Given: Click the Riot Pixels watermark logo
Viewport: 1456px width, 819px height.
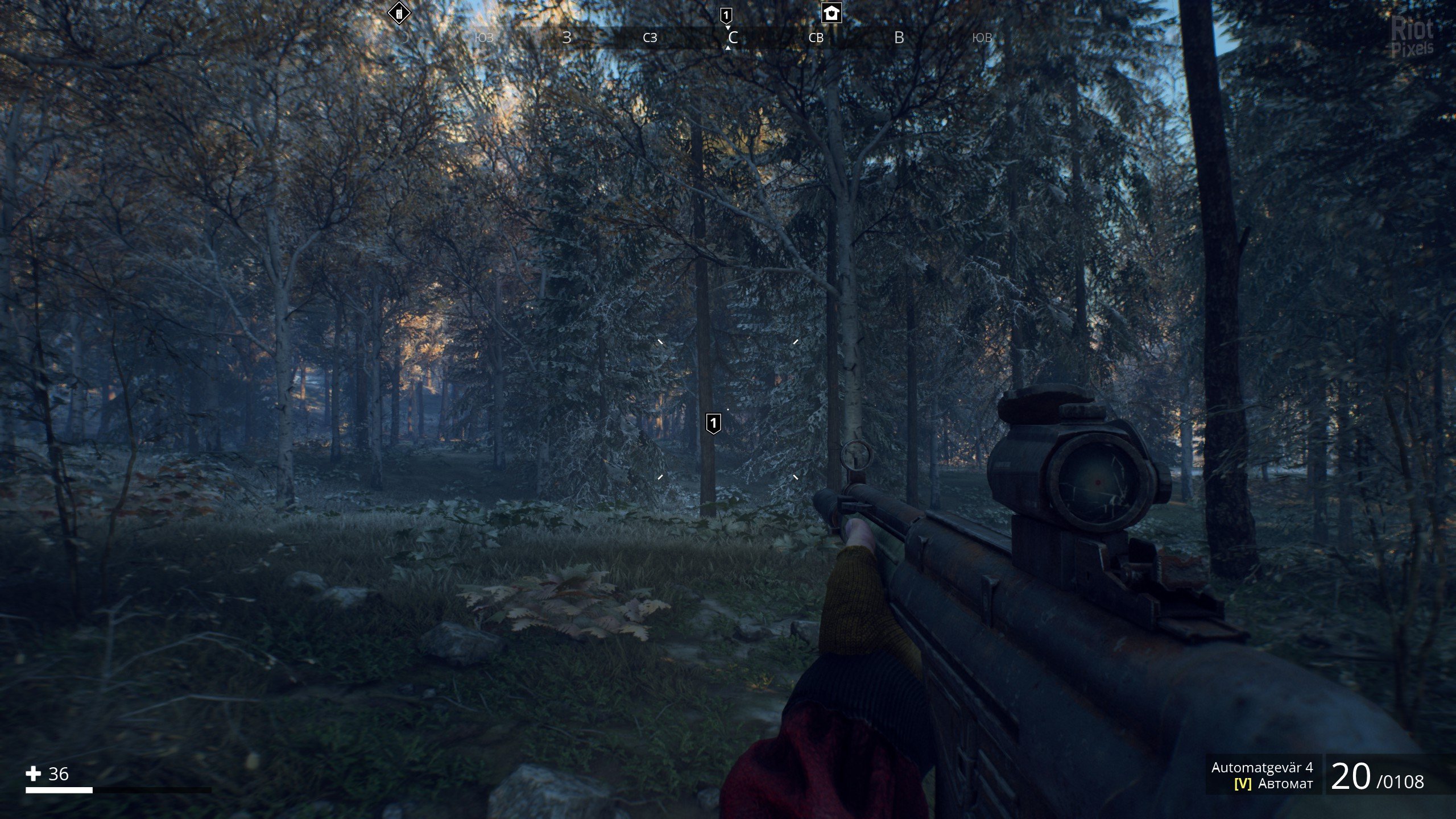Looking at the screenshot, I should coord(1412,37).
